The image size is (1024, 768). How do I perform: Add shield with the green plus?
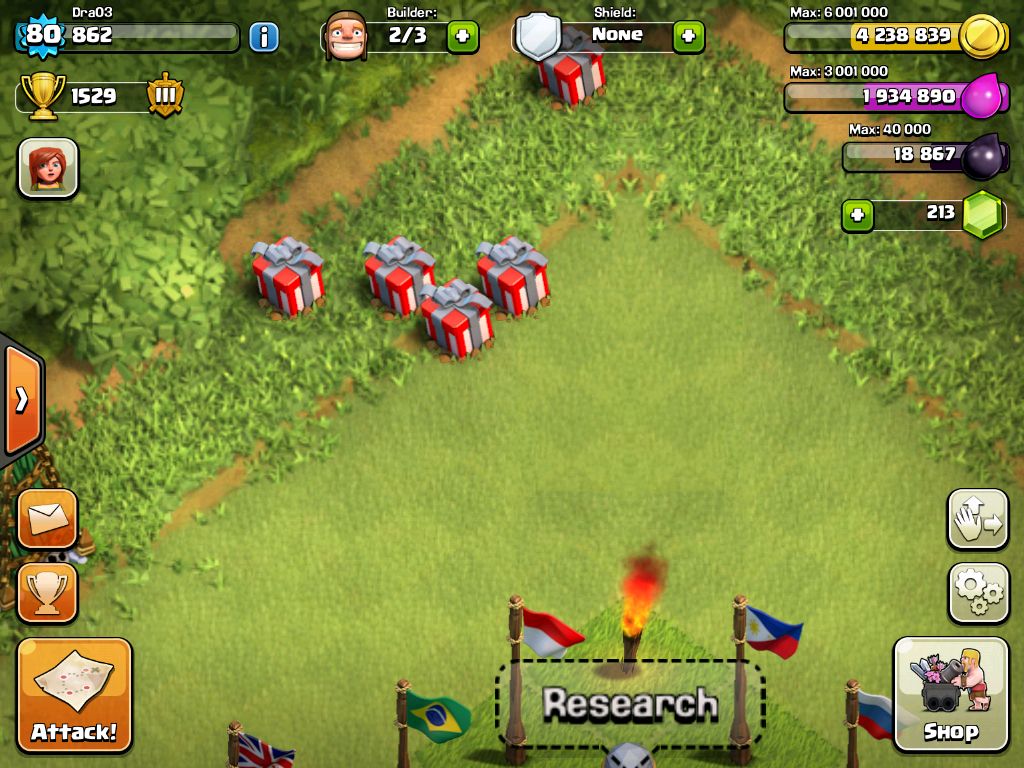click(x=688, y=37)
